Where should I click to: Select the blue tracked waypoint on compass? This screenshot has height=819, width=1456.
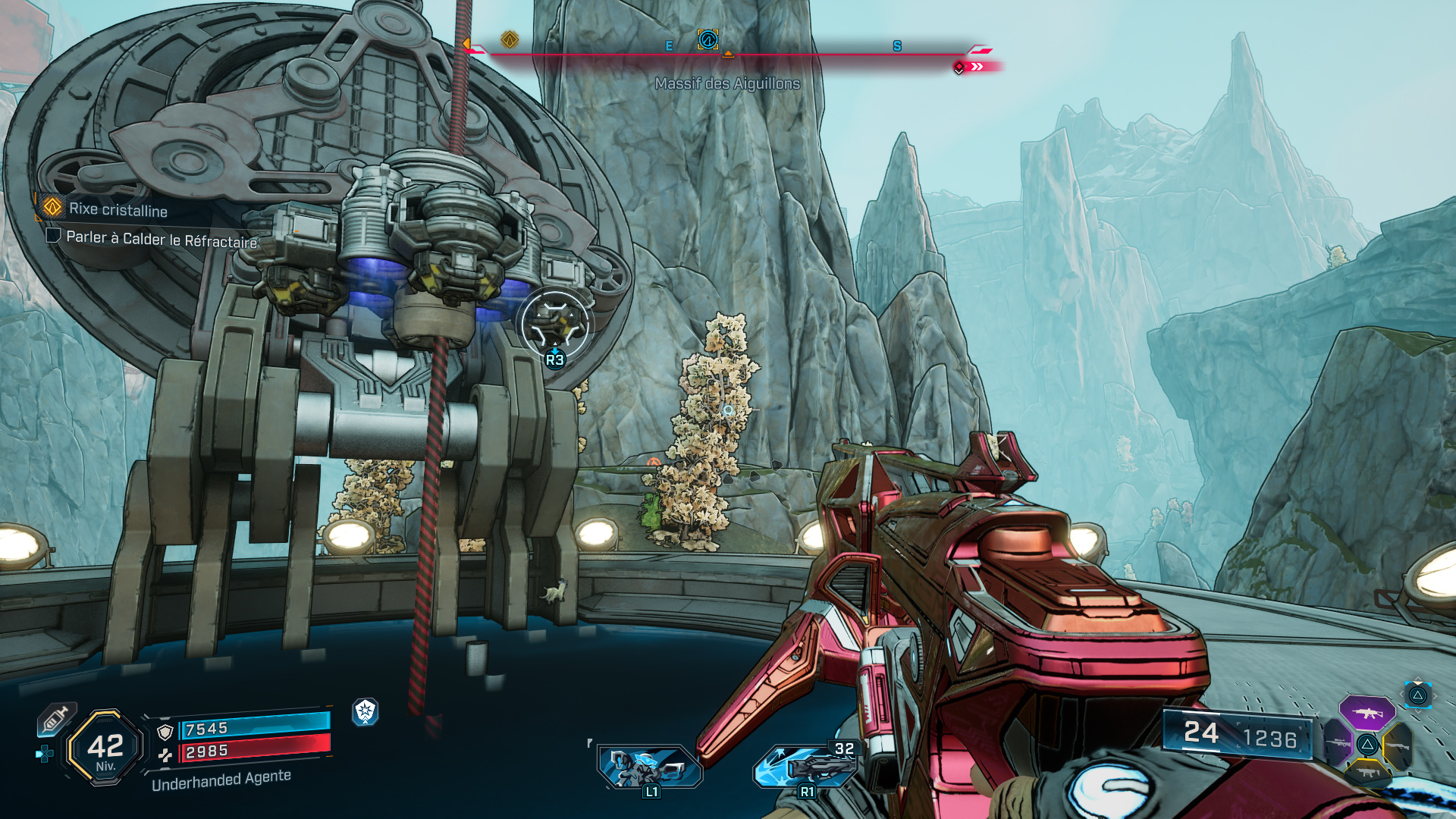[x=708, y=39]
